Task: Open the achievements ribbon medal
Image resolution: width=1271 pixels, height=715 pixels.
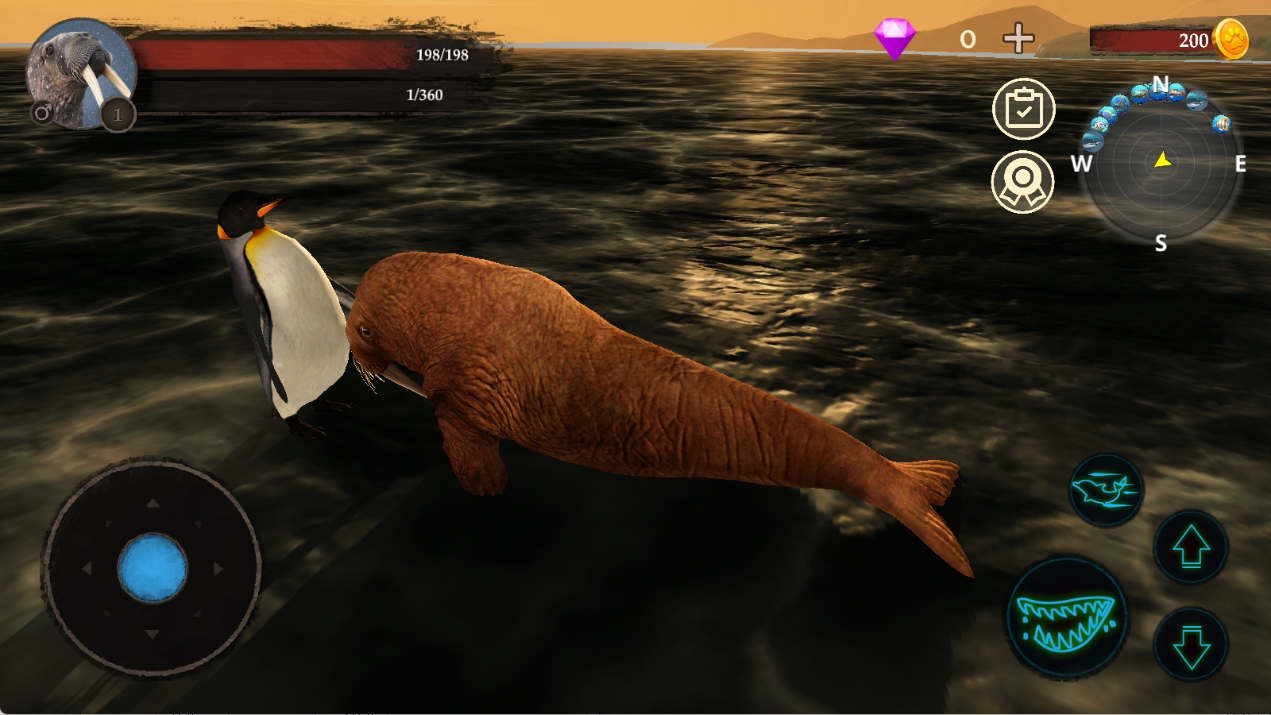Action: 1023,182
